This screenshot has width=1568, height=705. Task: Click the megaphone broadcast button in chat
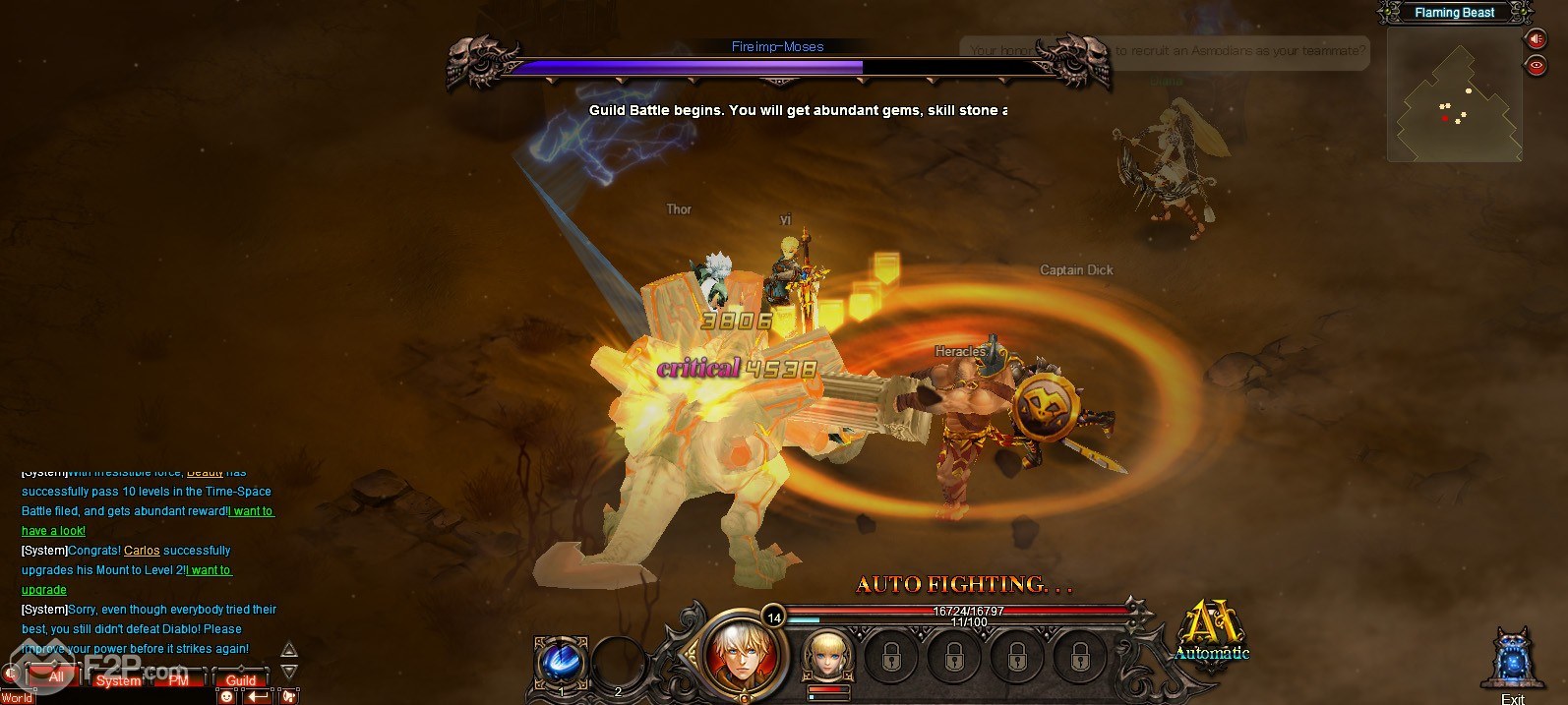[x=289, y=696]
